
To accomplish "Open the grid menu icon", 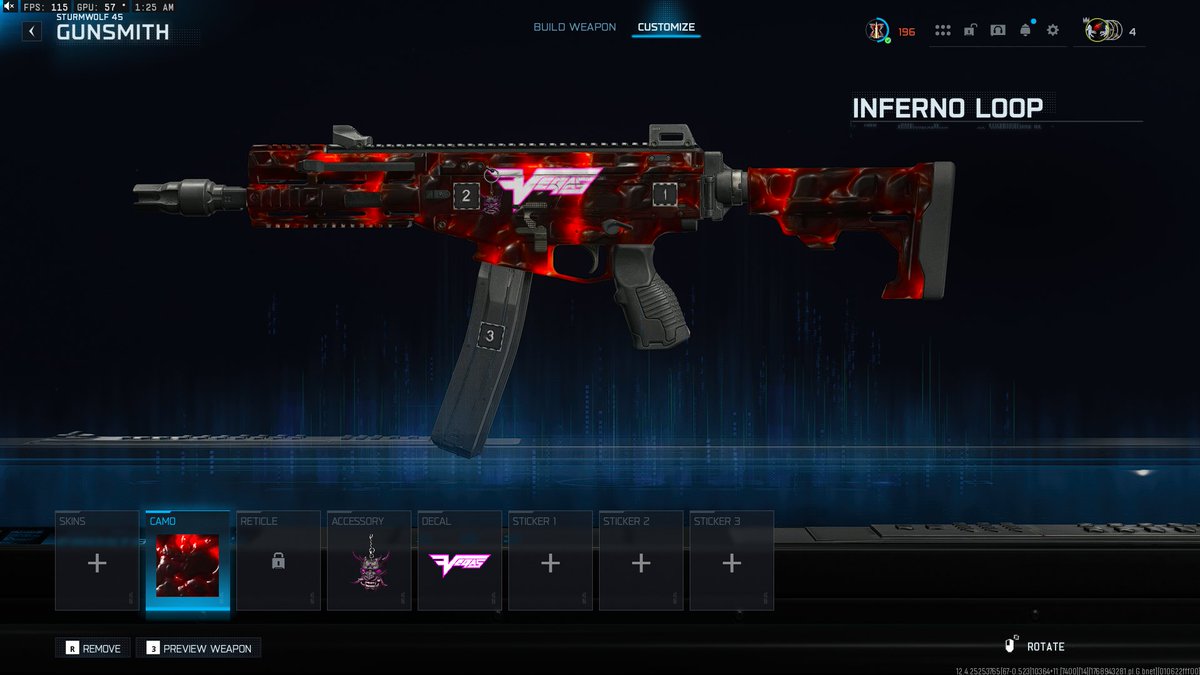I will click(x=942, y=31).
